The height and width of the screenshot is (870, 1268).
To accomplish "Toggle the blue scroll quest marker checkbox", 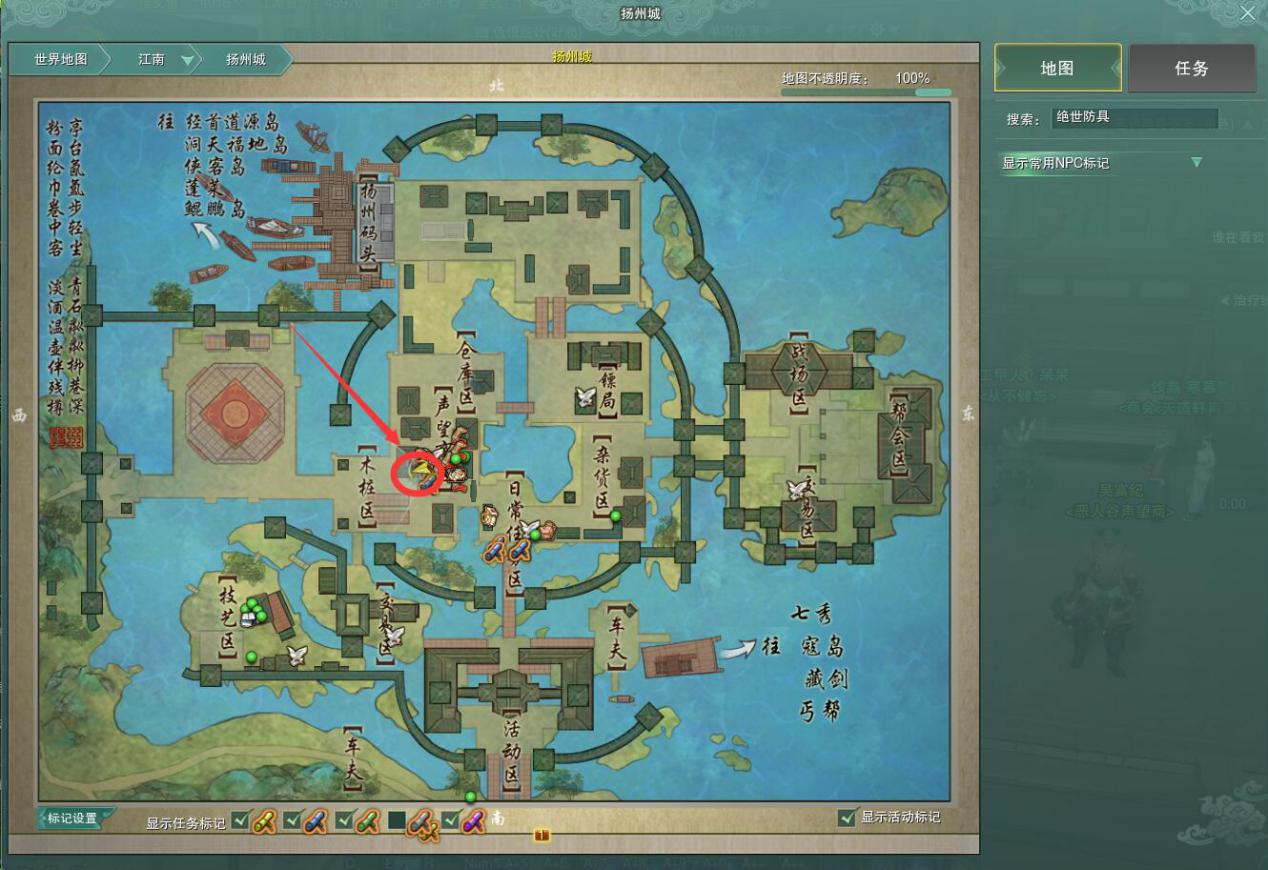I will [292, 821].
